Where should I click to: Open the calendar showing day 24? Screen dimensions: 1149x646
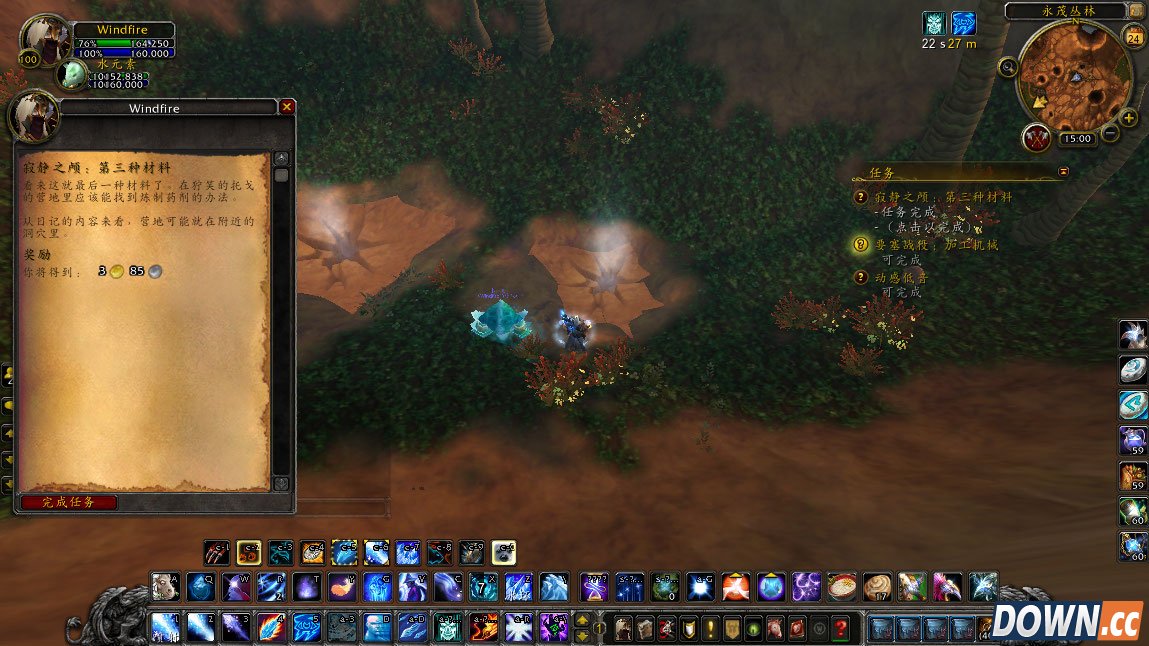[x=1134, y=39]
